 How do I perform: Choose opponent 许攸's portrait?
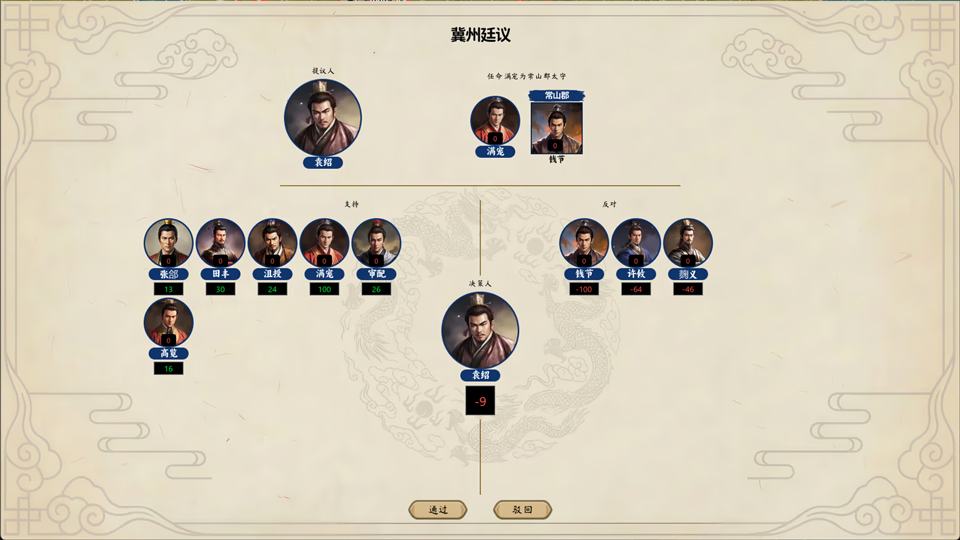[636, 244]
